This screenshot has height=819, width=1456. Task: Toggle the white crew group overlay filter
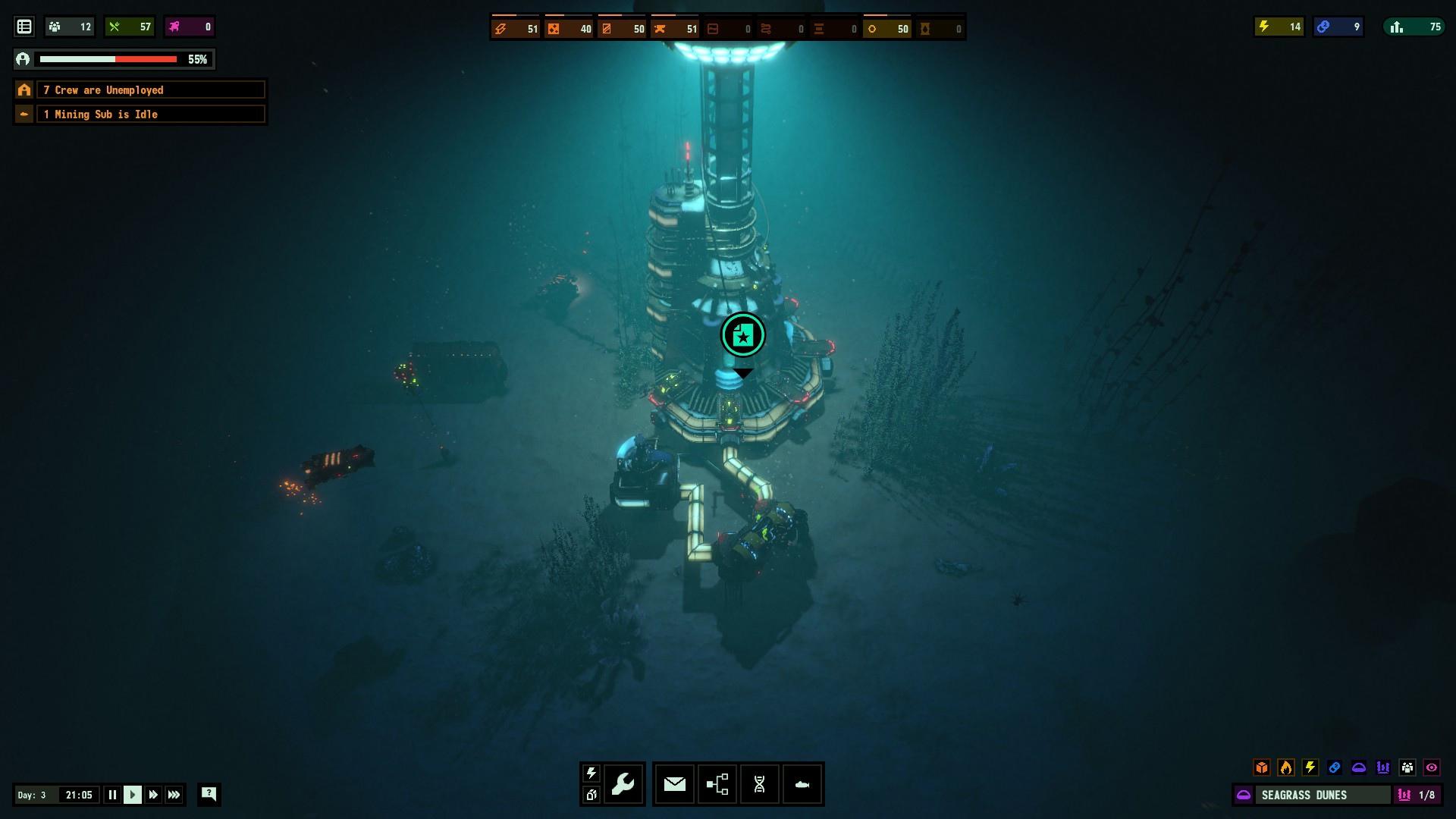click(x=1407, y=767)
